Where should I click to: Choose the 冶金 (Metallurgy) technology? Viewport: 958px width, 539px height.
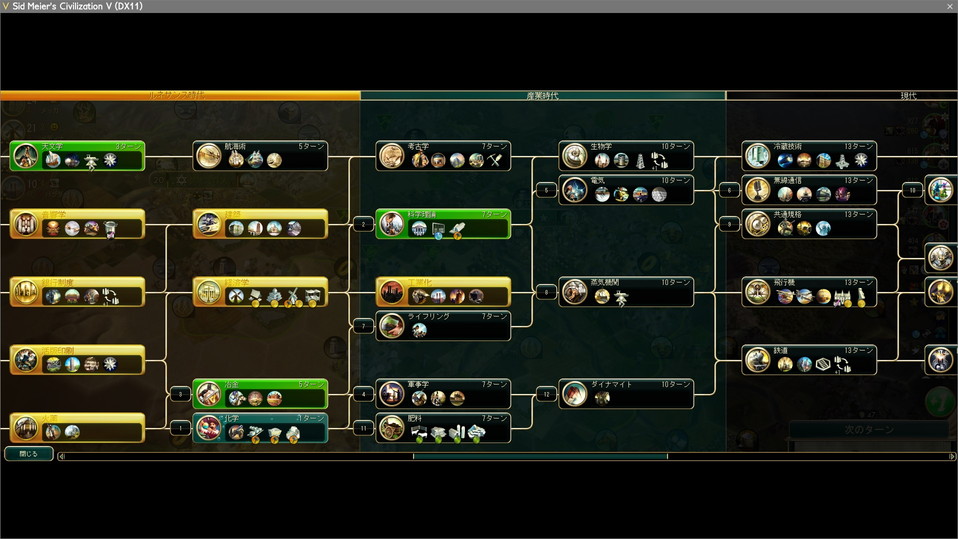coord(260,393)
